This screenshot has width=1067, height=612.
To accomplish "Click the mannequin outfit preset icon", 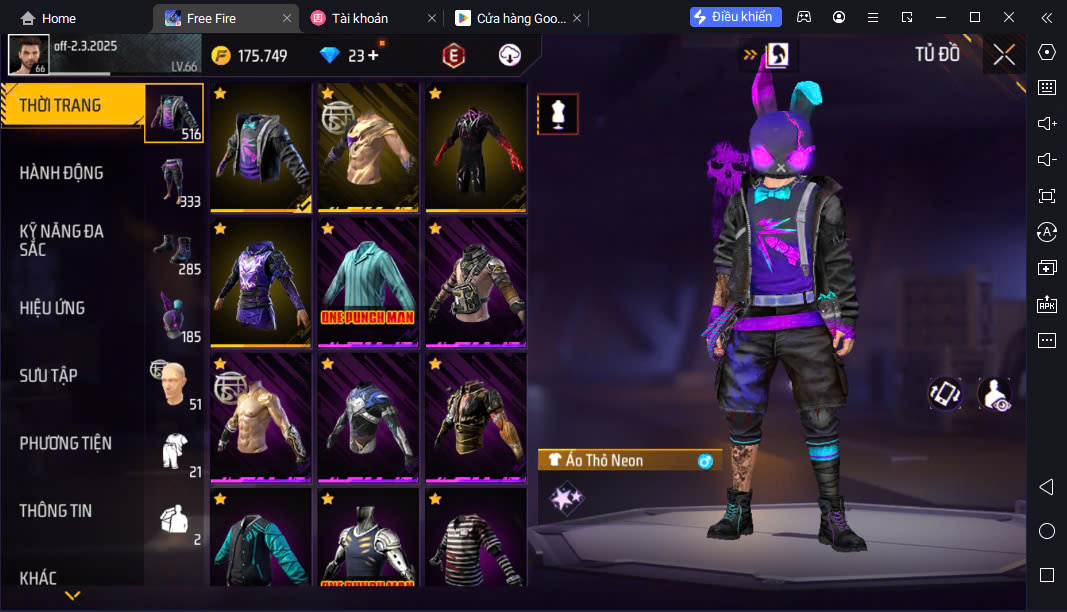I will coord(558,114).
